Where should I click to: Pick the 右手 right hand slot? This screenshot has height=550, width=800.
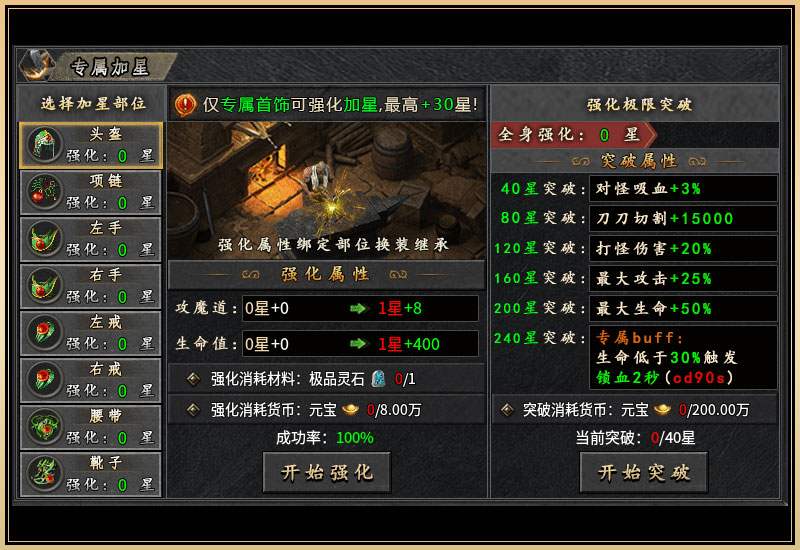pyautogui.click(x=90, y=287)
